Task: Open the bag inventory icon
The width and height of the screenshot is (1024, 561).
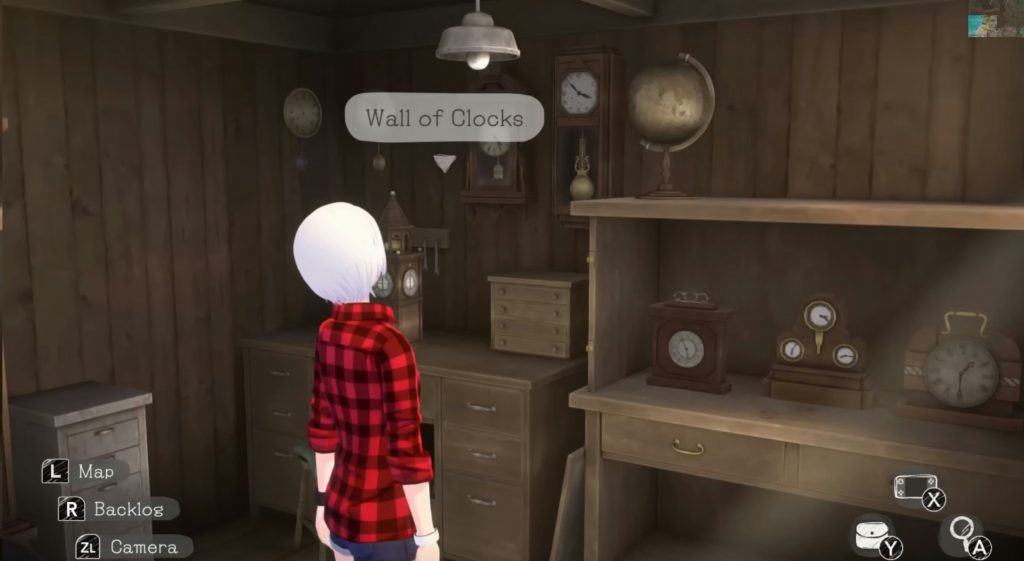Action: point(869,535)
